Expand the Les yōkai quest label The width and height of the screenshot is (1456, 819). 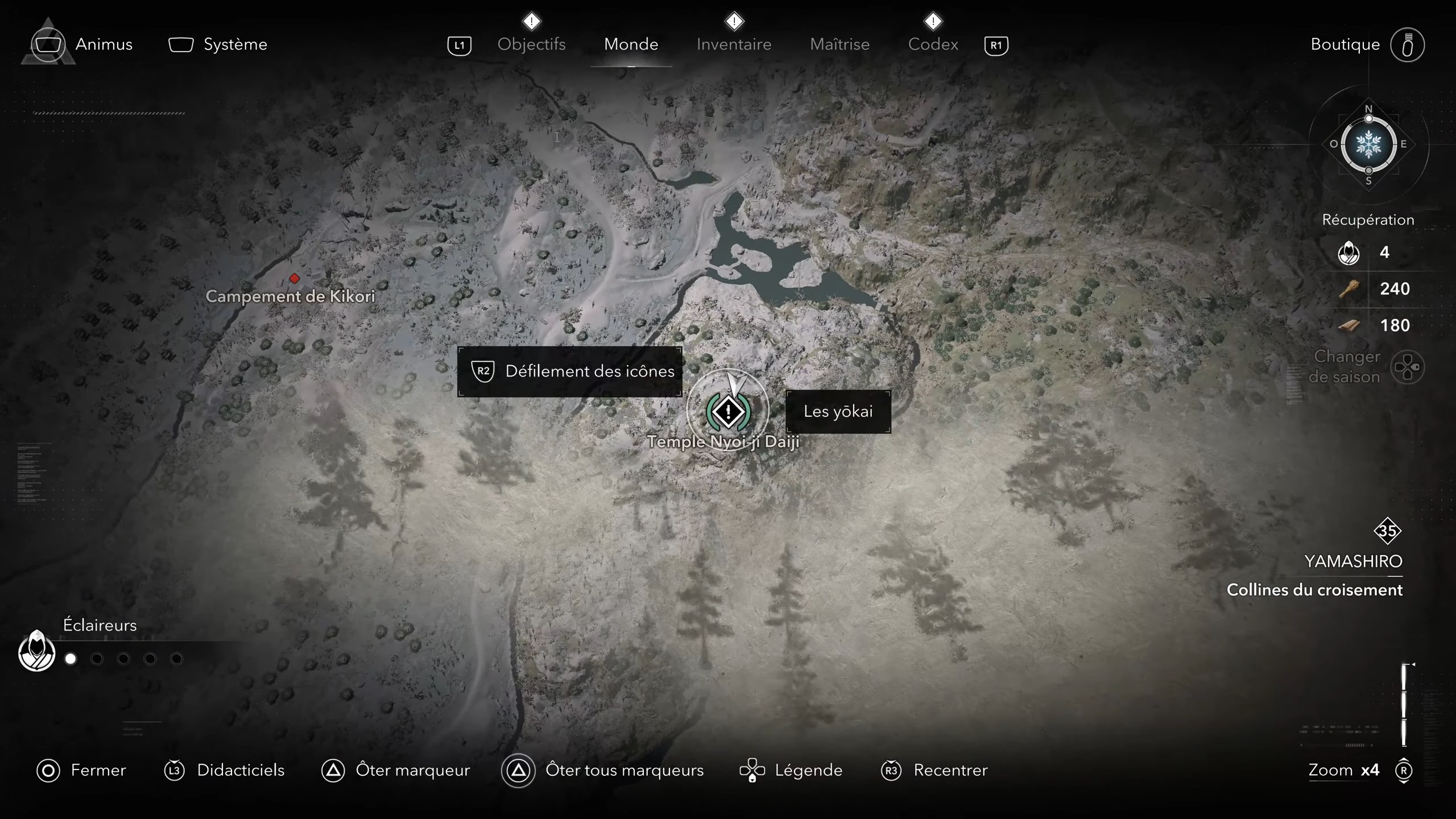pos(839,411)
